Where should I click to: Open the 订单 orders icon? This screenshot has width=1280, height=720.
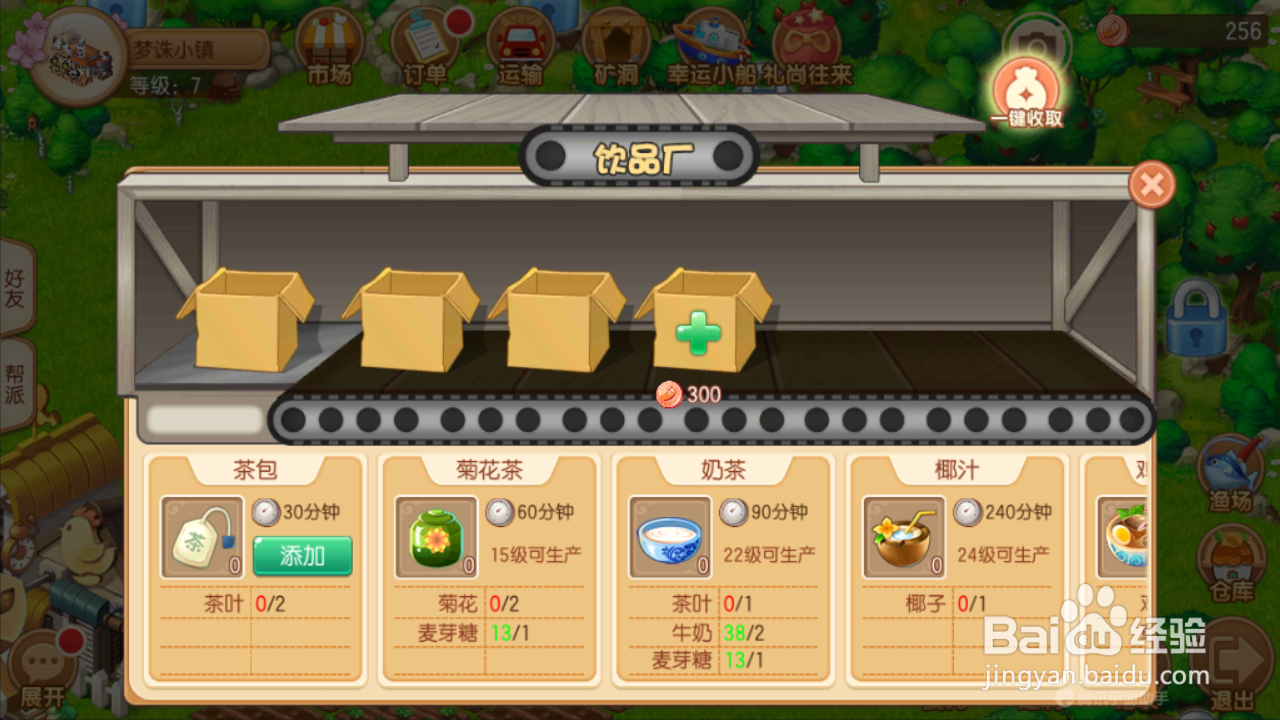[x=425, y=45]
